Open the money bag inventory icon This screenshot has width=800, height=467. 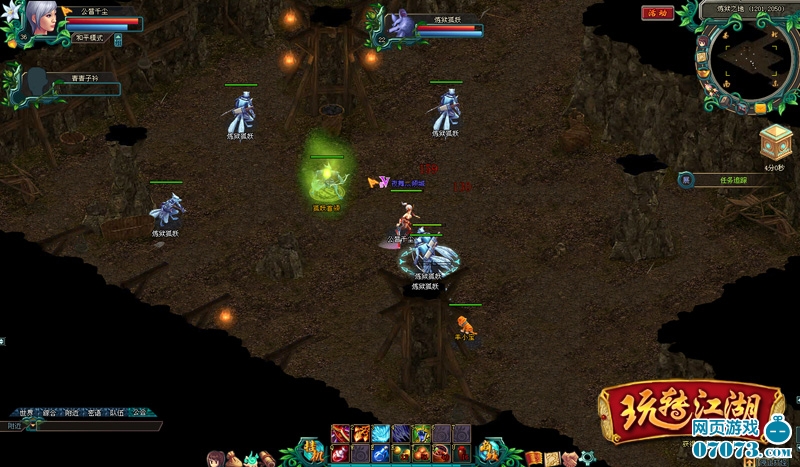point(233,459)
